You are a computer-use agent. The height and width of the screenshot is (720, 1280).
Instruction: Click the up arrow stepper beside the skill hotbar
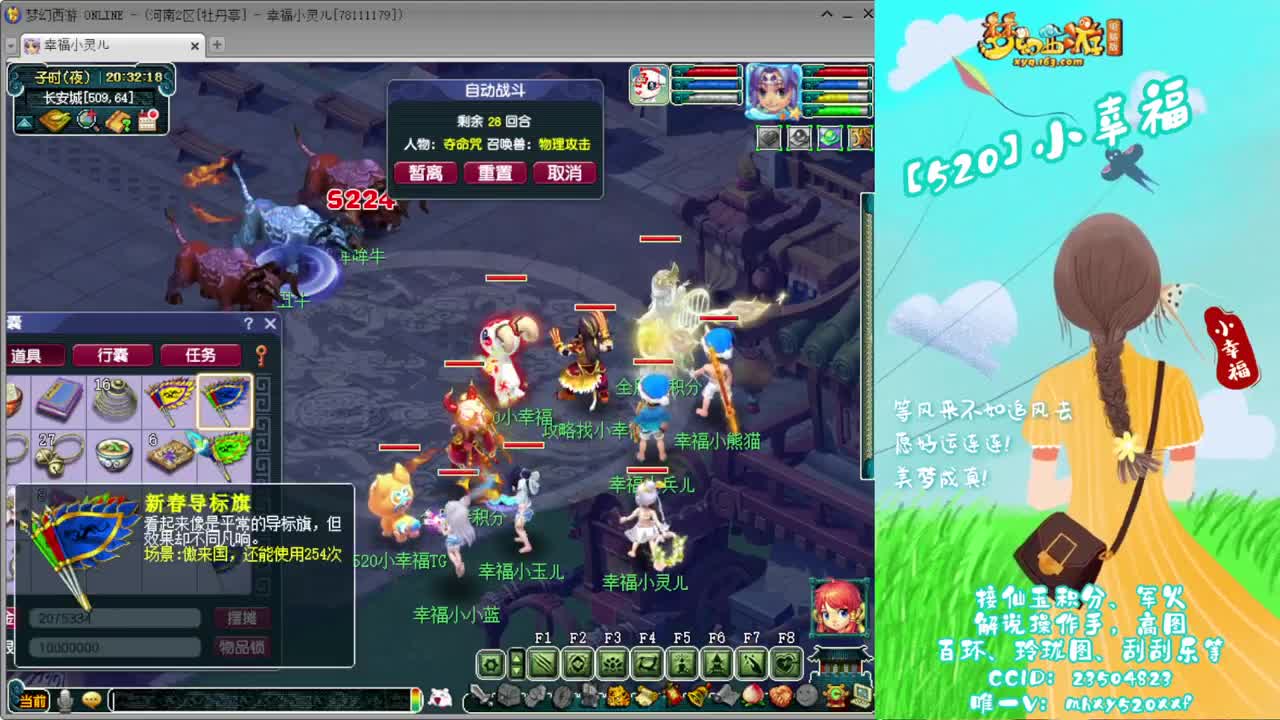tap(515, 656)
